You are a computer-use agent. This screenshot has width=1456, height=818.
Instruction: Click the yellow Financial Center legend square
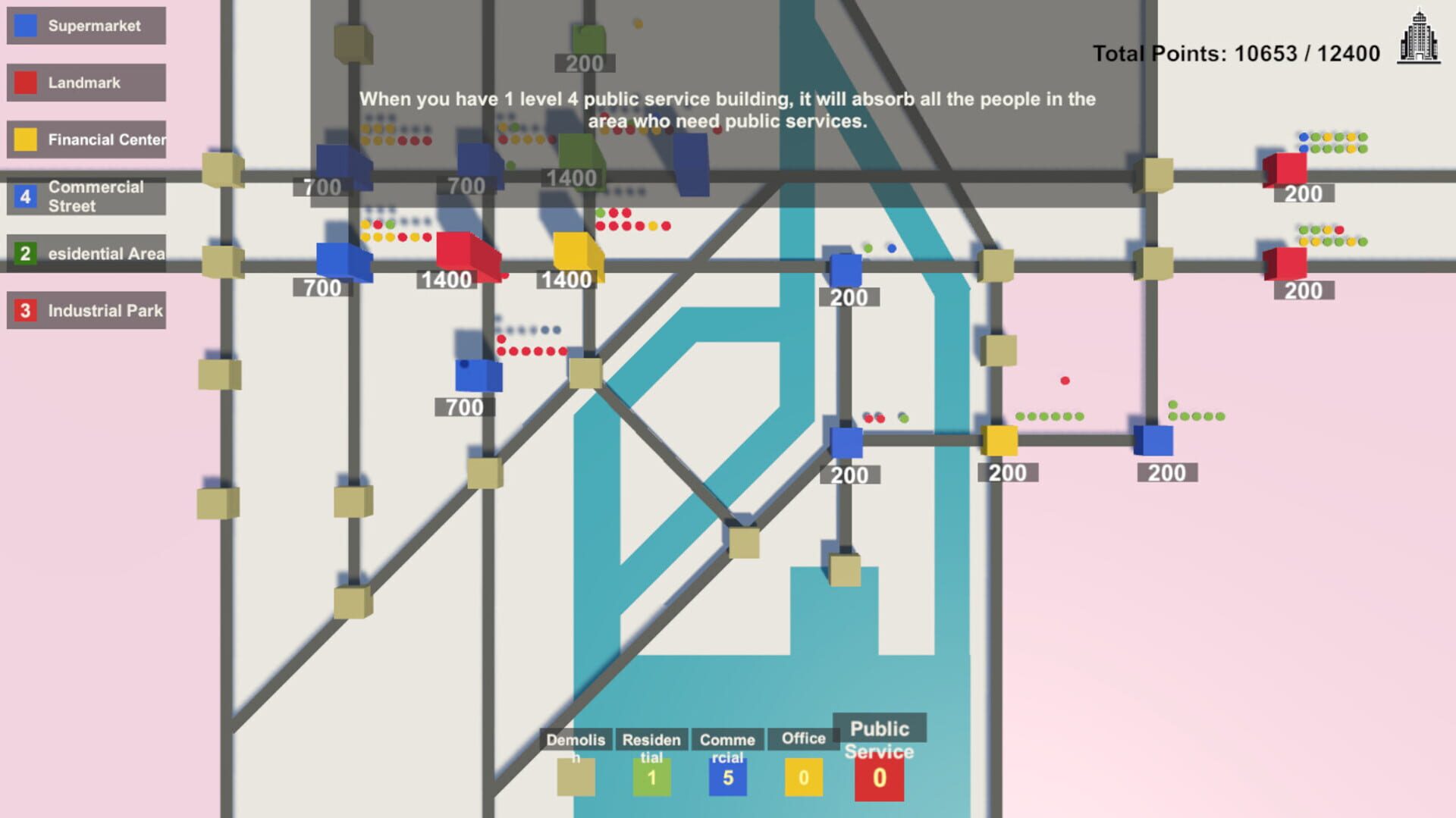[24, 139]
